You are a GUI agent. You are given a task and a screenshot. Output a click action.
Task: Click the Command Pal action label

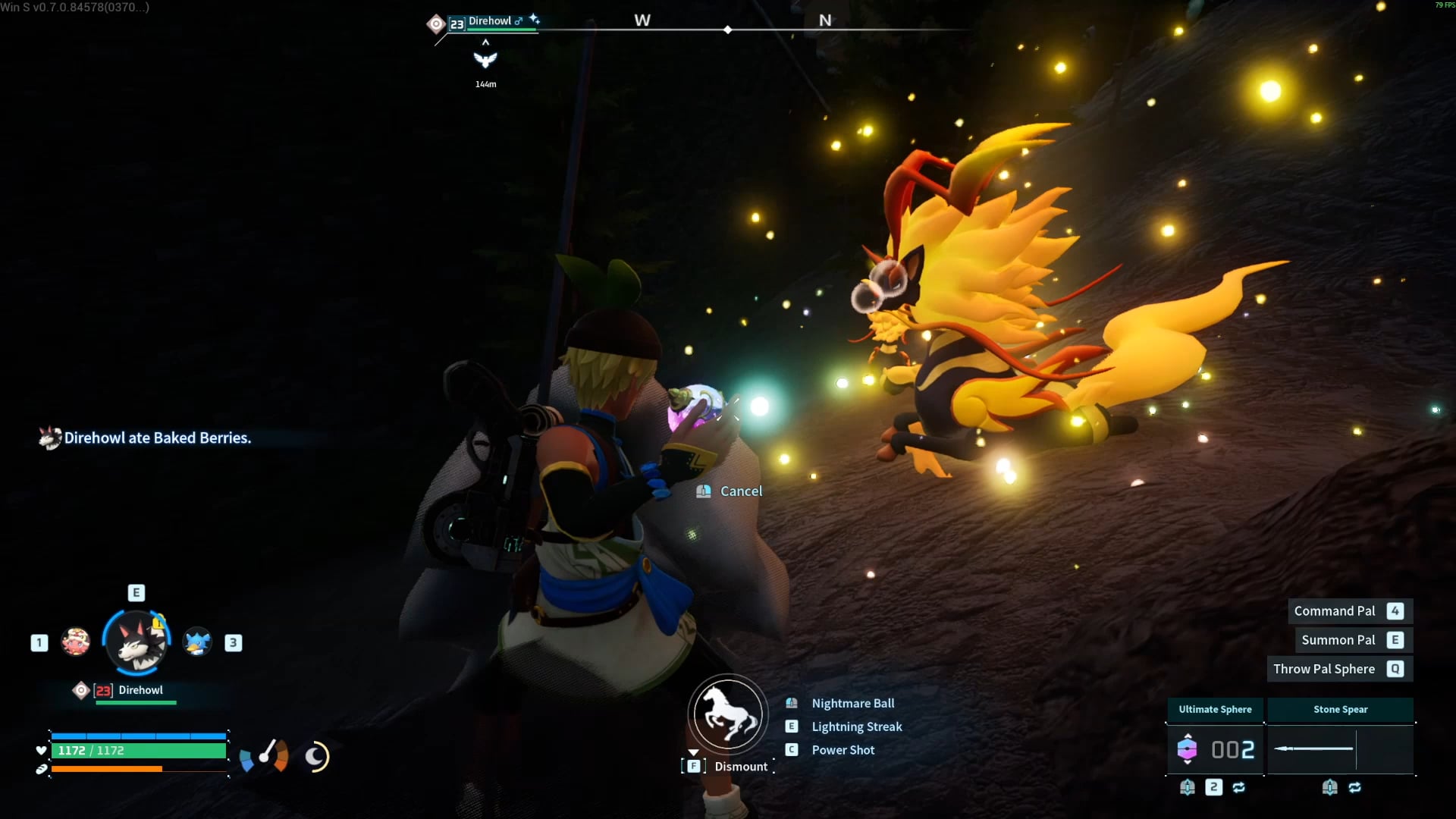[1334, 611]
